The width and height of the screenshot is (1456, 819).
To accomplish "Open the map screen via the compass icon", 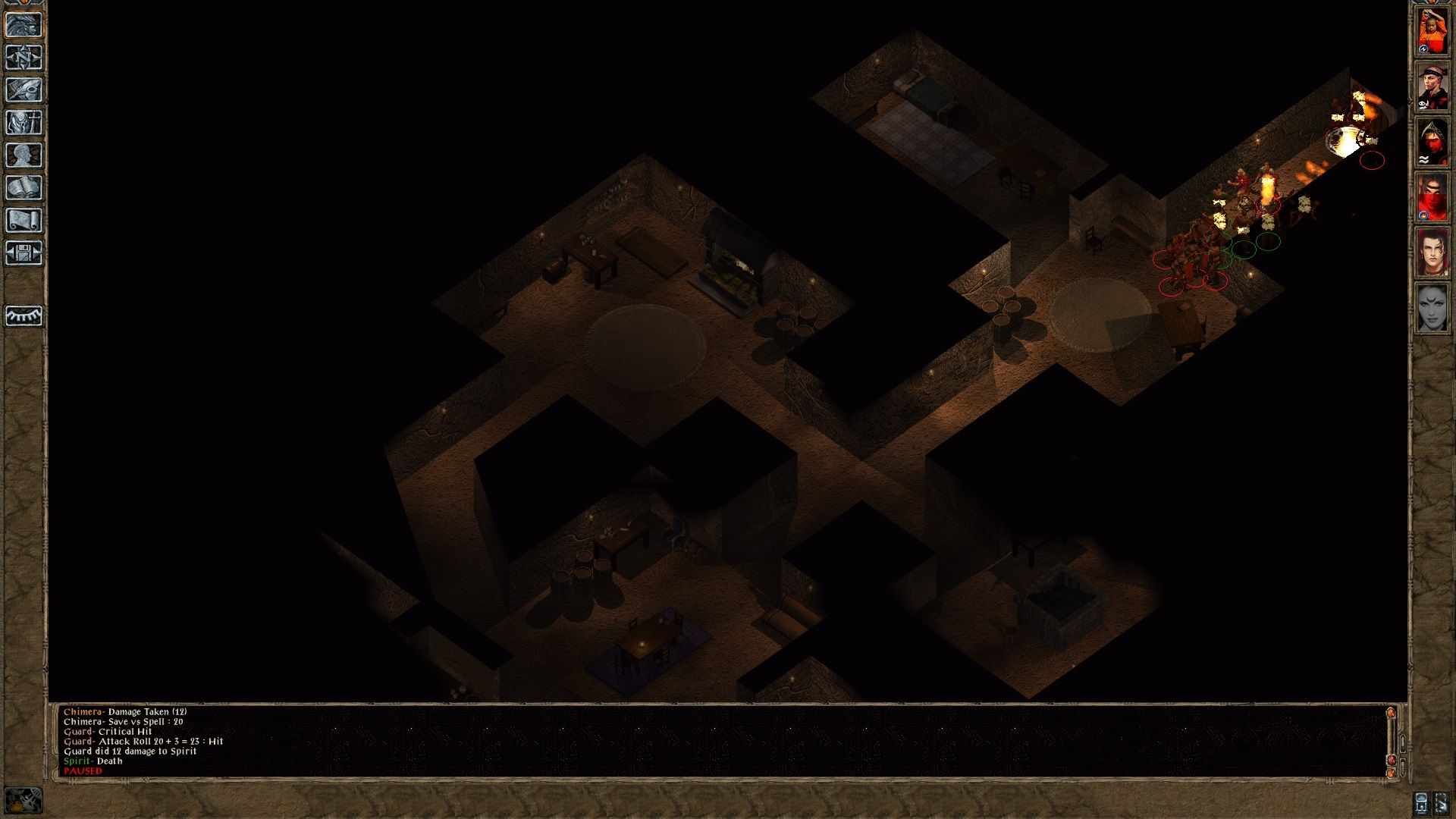I will [x=23, y=55].
